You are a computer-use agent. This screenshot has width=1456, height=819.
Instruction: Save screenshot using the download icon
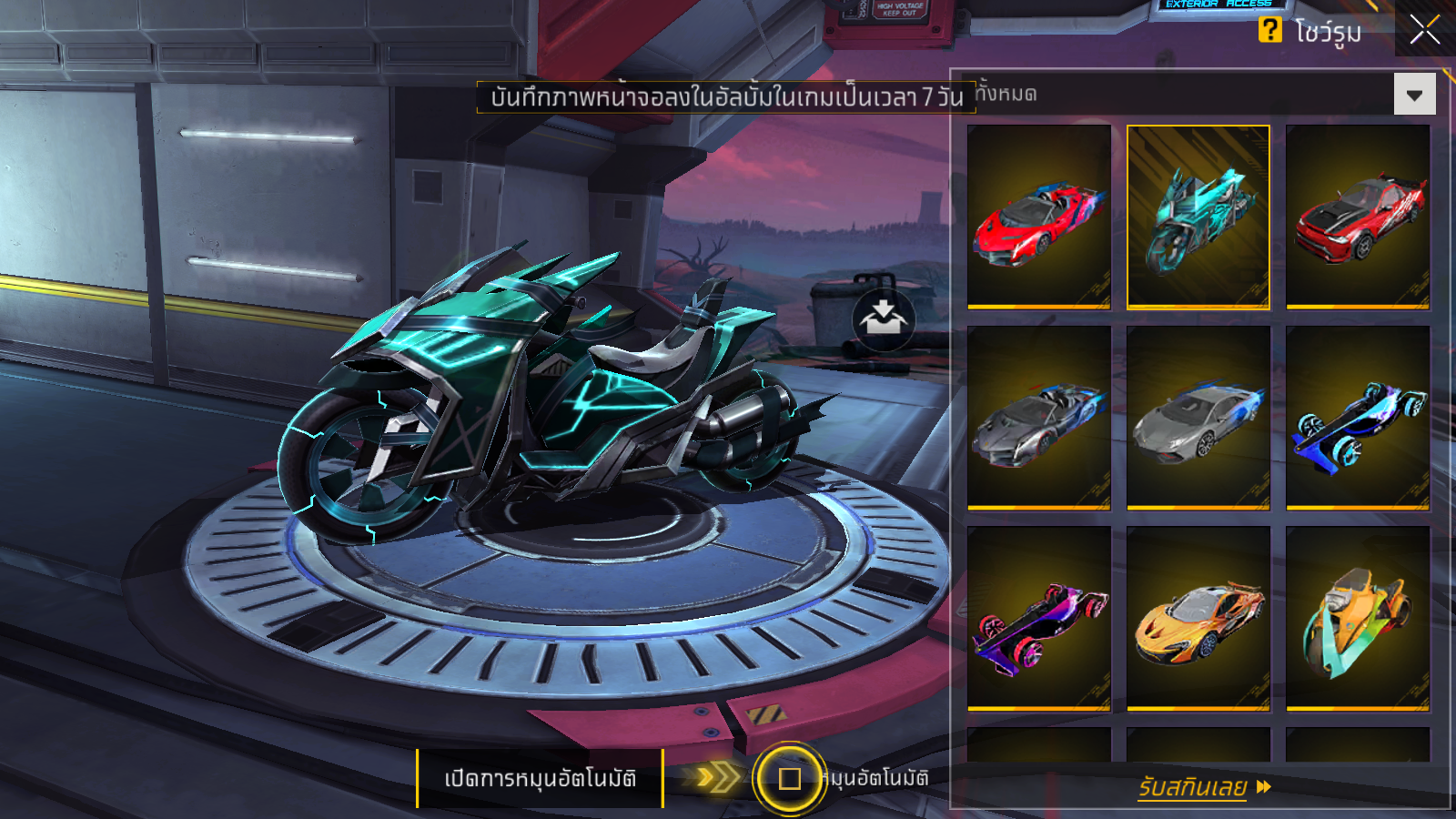(x=883, y=318)
